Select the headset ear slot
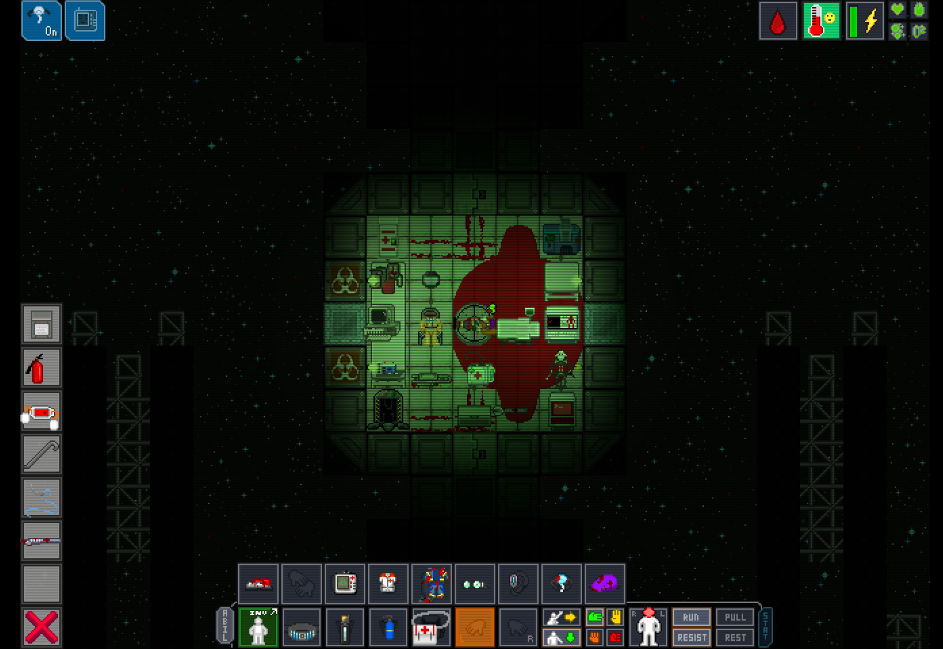The width and height of the screenshot is (943, 649). (518, 584)
